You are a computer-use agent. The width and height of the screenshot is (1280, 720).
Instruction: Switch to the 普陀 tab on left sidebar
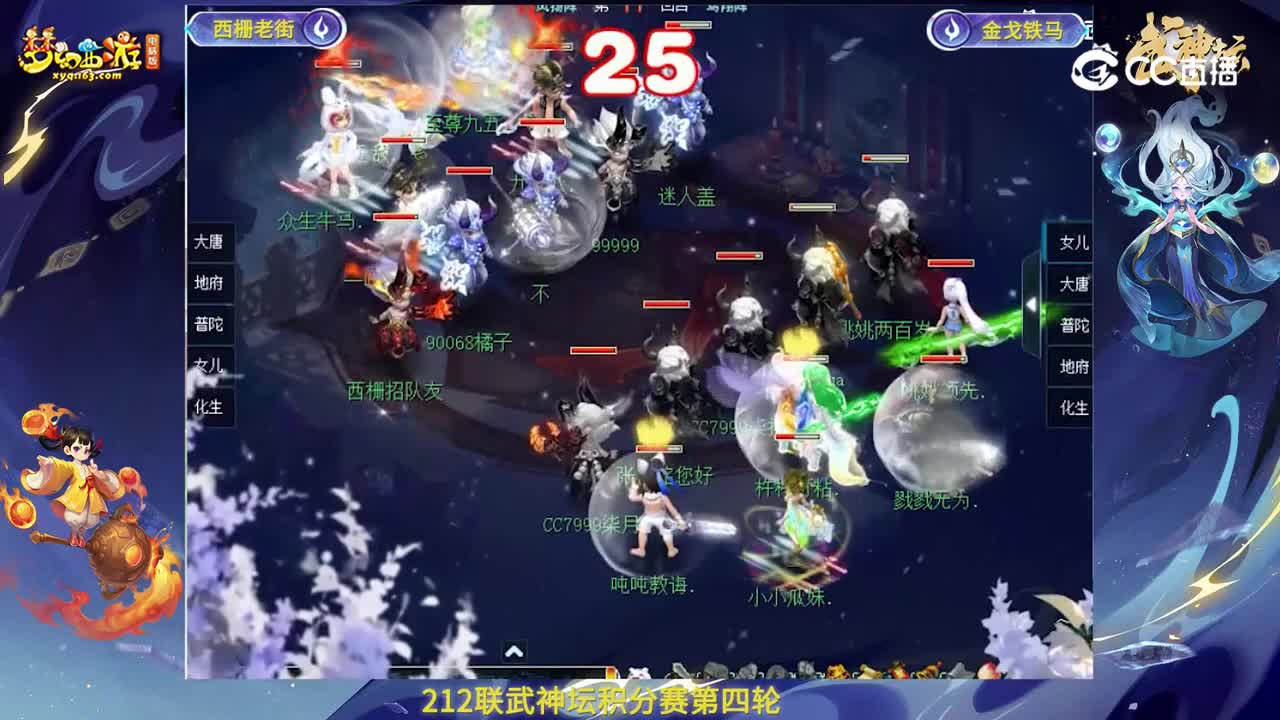point(207,324)
